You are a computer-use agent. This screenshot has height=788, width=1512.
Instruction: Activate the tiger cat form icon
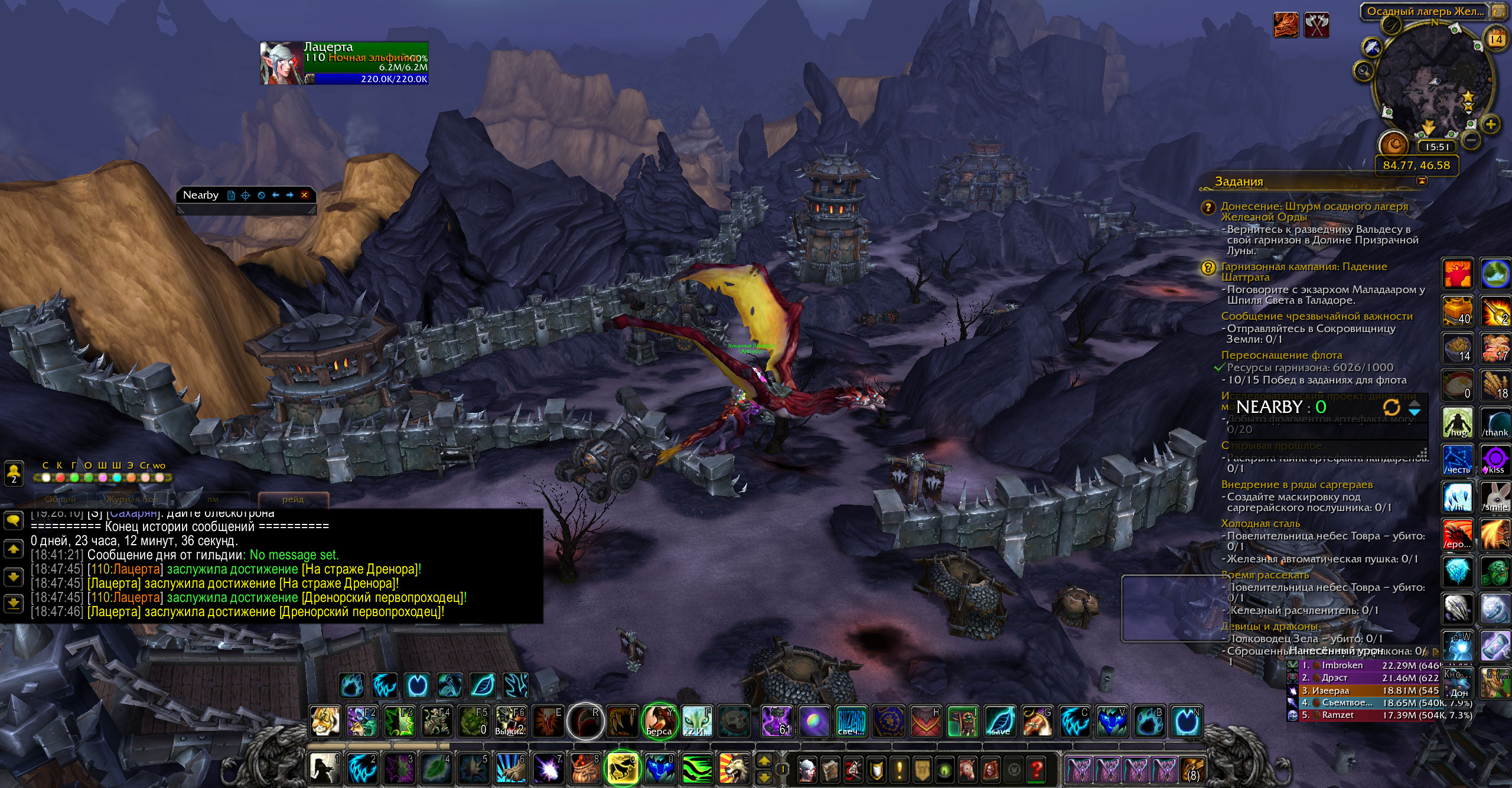pos(325,721)
